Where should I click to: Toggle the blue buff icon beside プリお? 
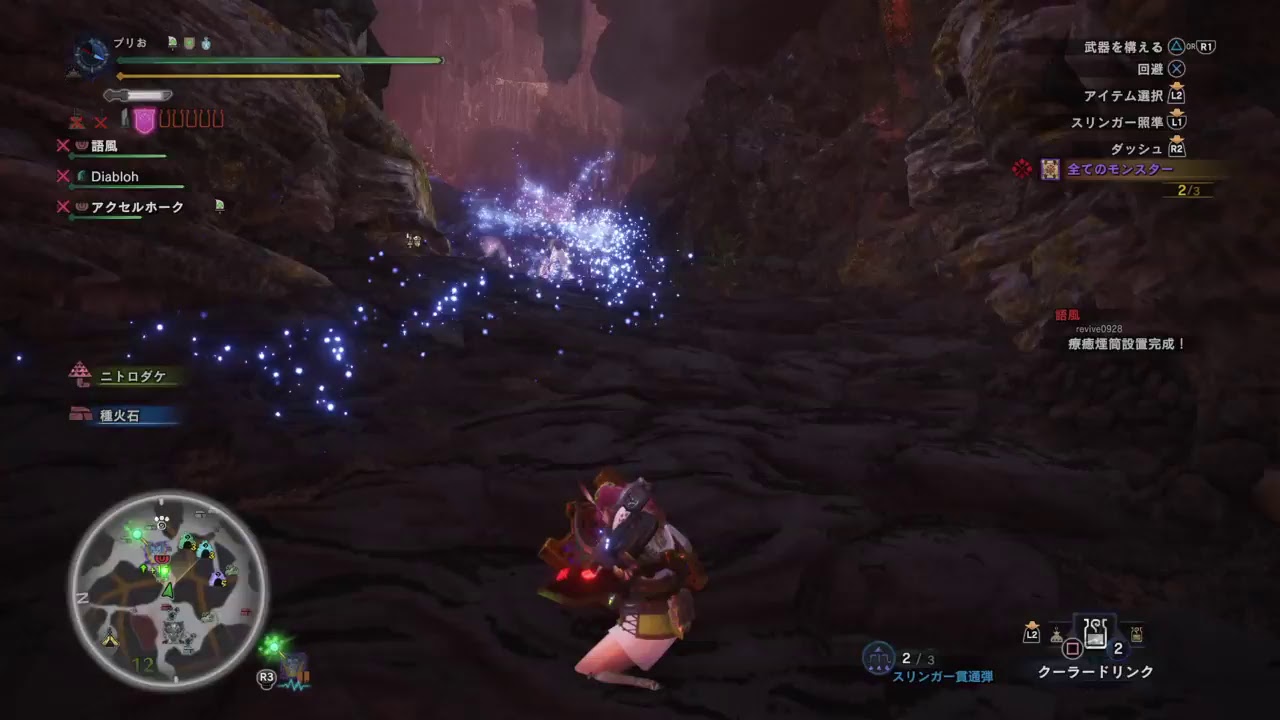click(205, 43)
